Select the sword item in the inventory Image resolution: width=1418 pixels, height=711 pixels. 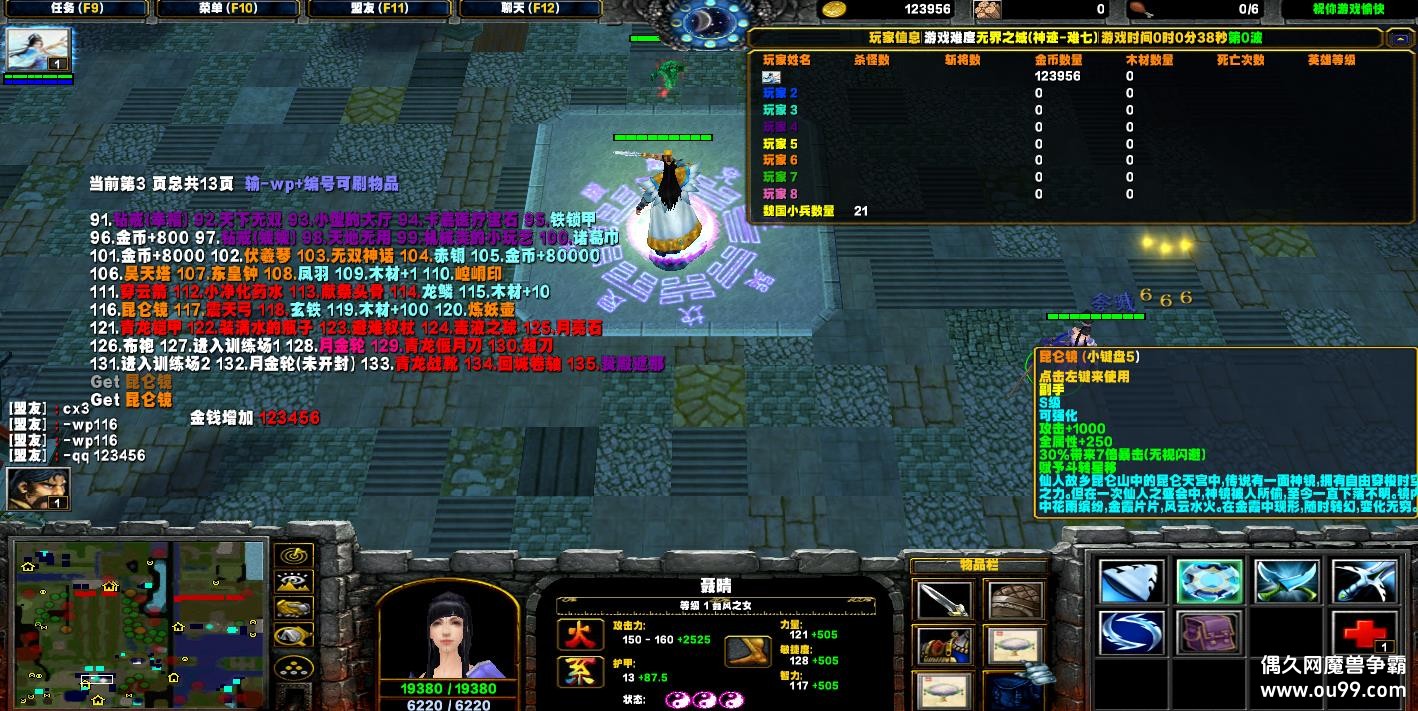[944, 600]
